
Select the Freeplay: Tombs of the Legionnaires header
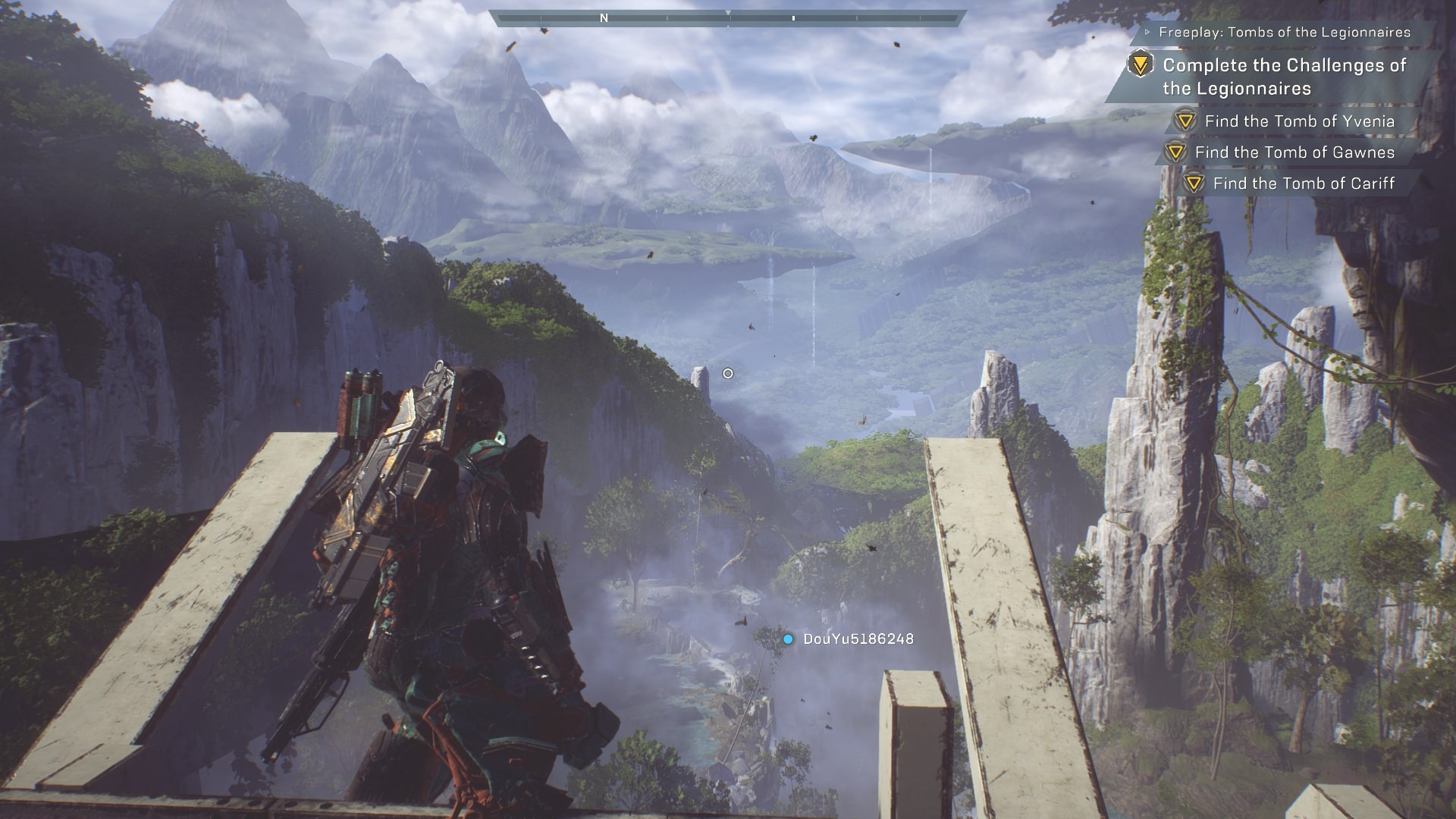[x=1285, y=33]
